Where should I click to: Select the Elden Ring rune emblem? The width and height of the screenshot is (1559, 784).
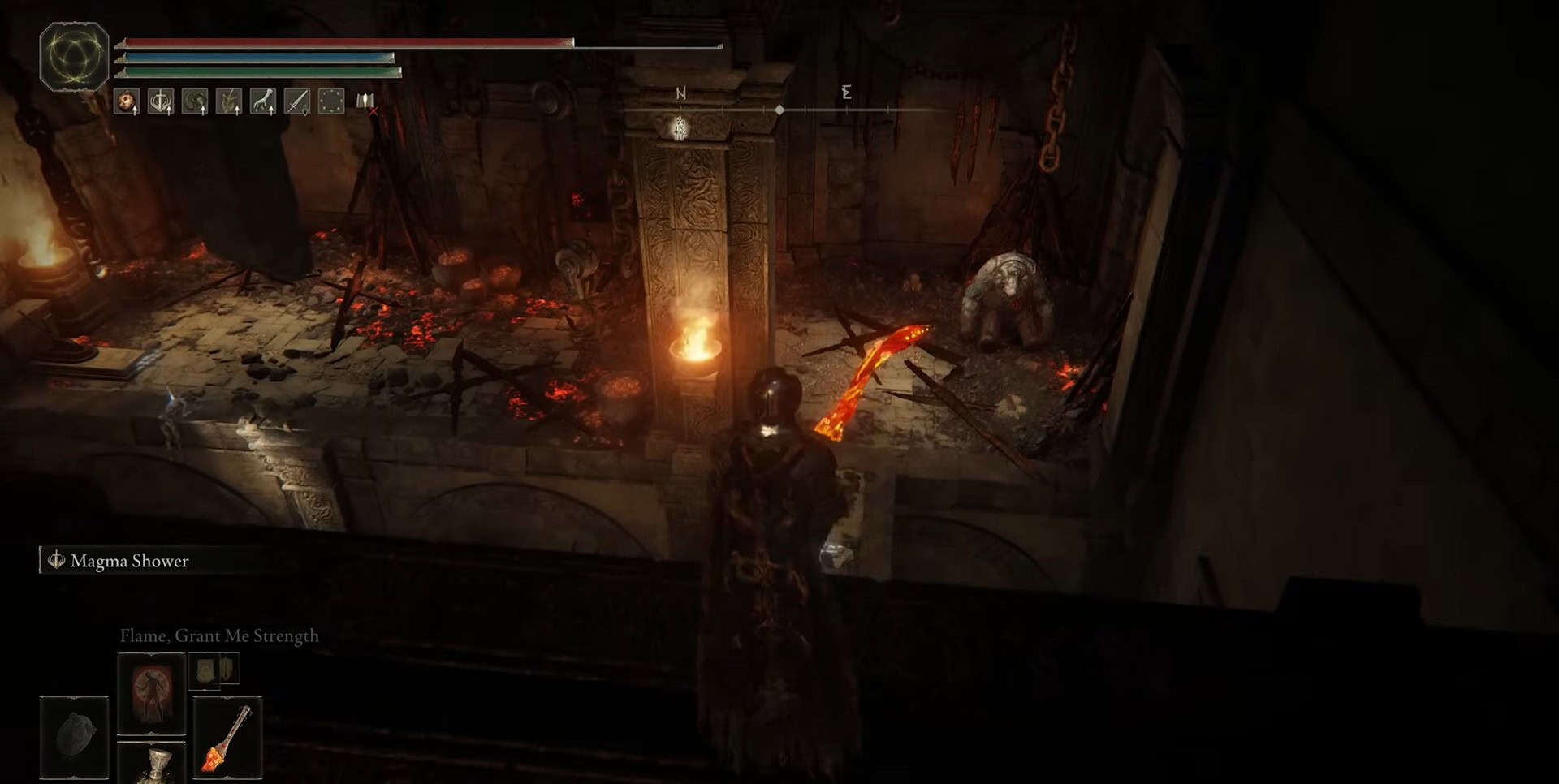click(74, 56)
